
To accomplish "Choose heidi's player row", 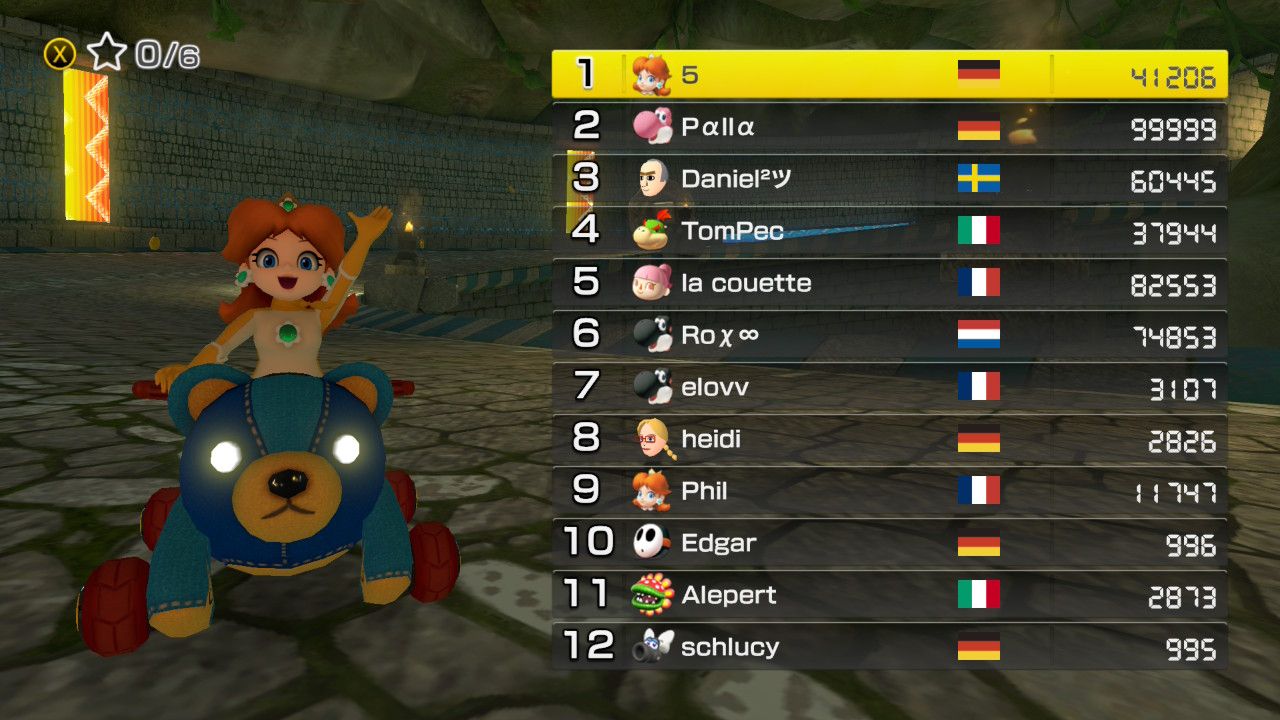I will [x=889, y=439].
